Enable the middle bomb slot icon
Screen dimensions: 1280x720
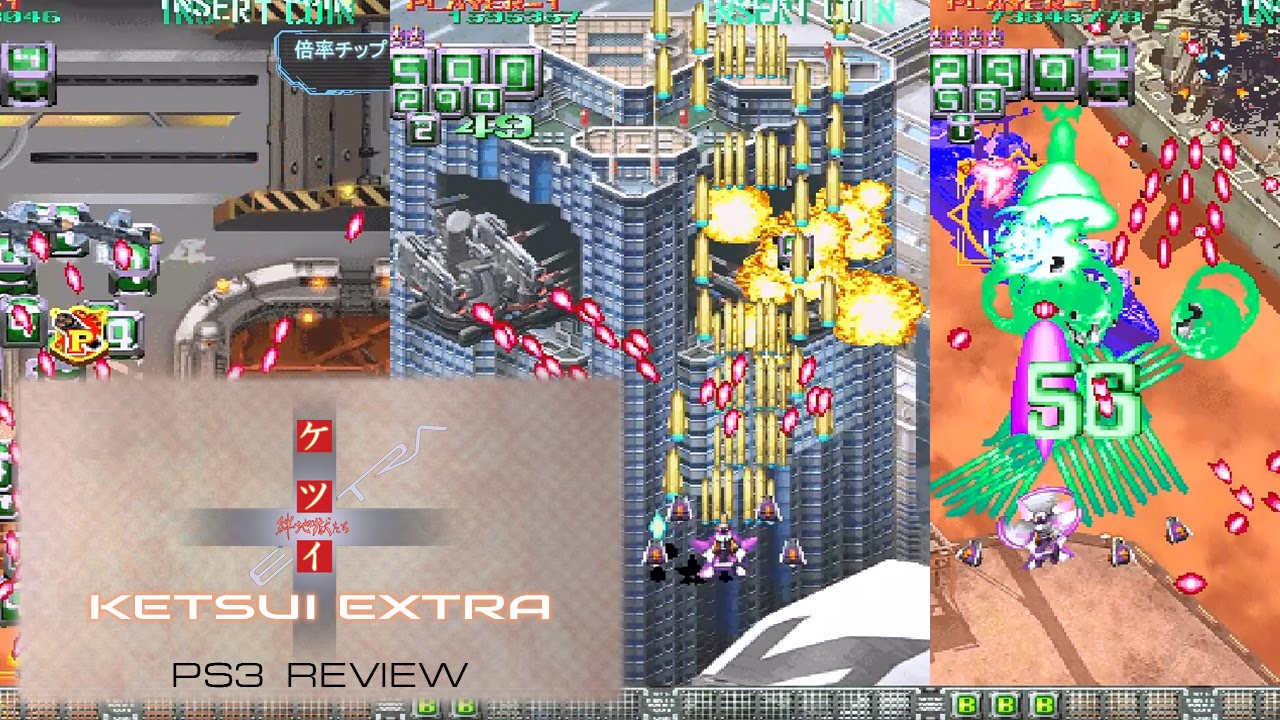click(1005, 705)
